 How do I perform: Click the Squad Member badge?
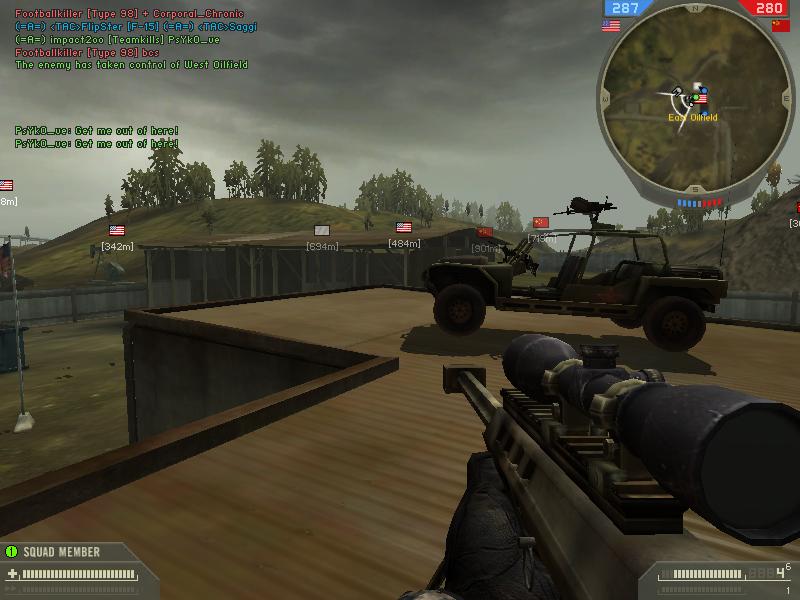[x=60, y=551]
